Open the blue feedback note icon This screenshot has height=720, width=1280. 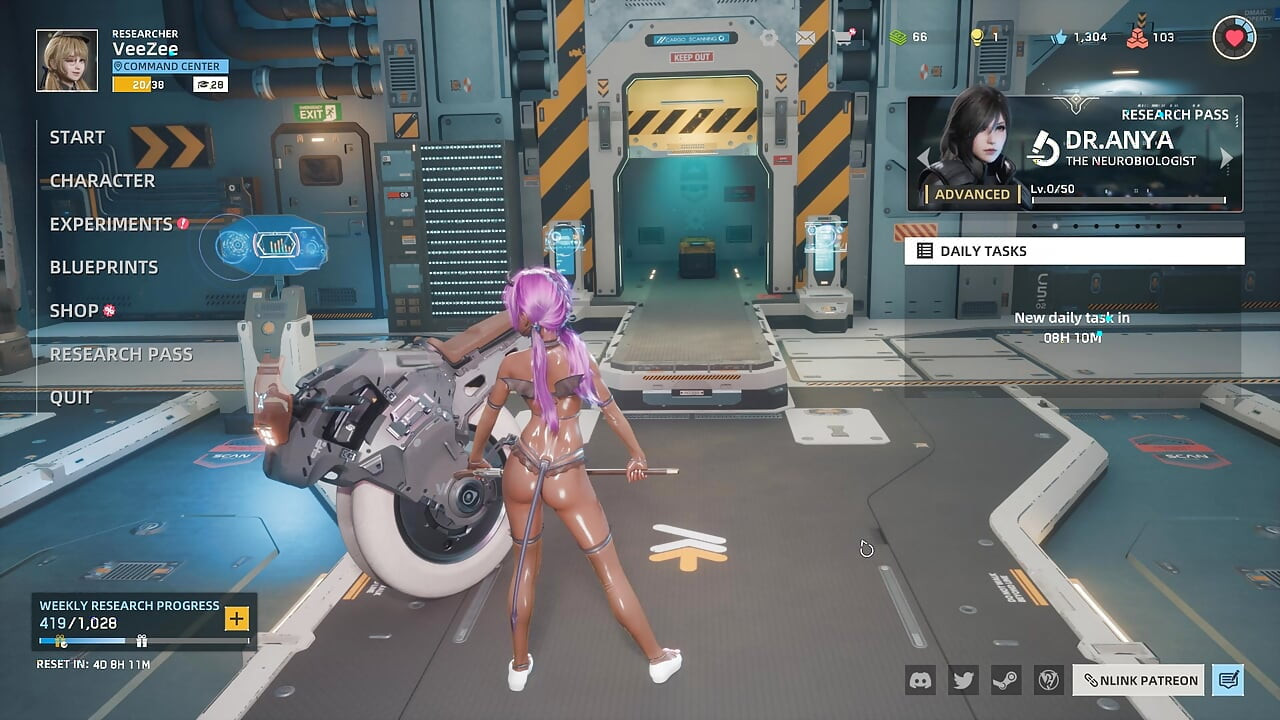(x=1228, y=680)
